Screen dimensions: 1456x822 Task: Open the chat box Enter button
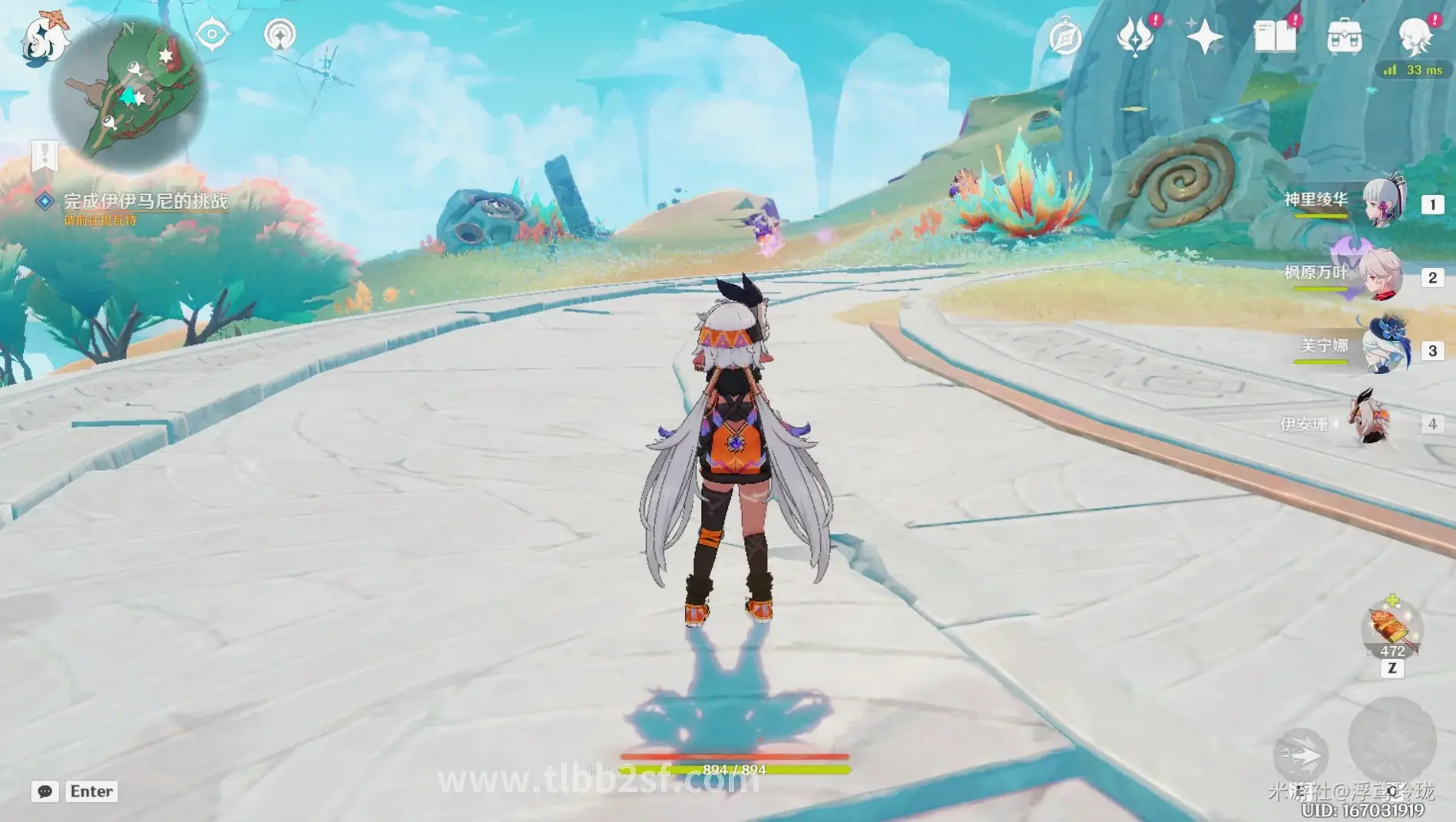tap(91, 791)
